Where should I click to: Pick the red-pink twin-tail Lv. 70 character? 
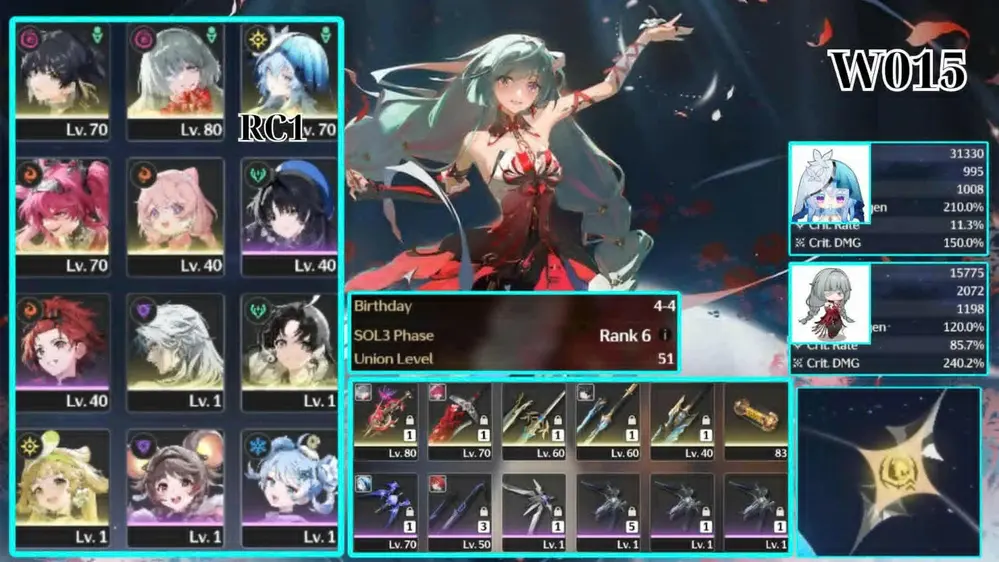click(63, 216)
